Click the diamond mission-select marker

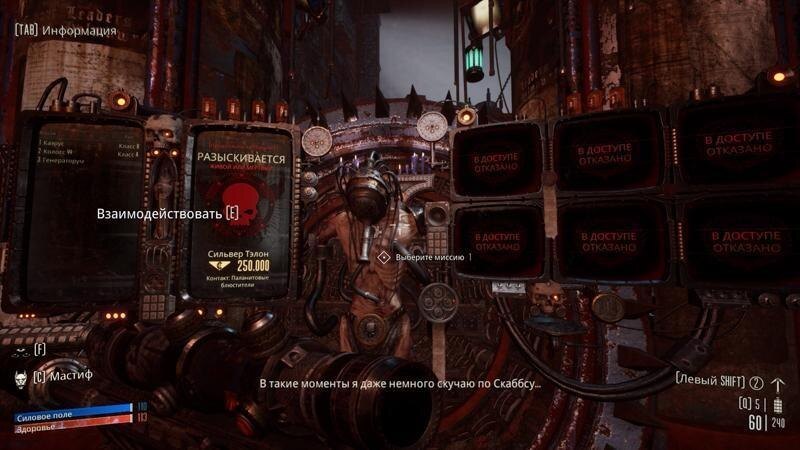383,257
